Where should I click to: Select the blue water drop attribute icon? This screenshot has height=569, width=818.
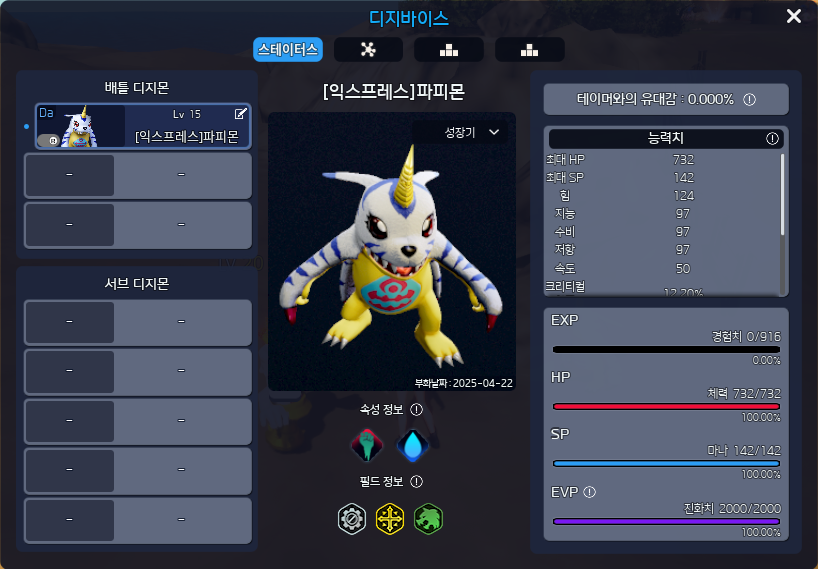412,445
